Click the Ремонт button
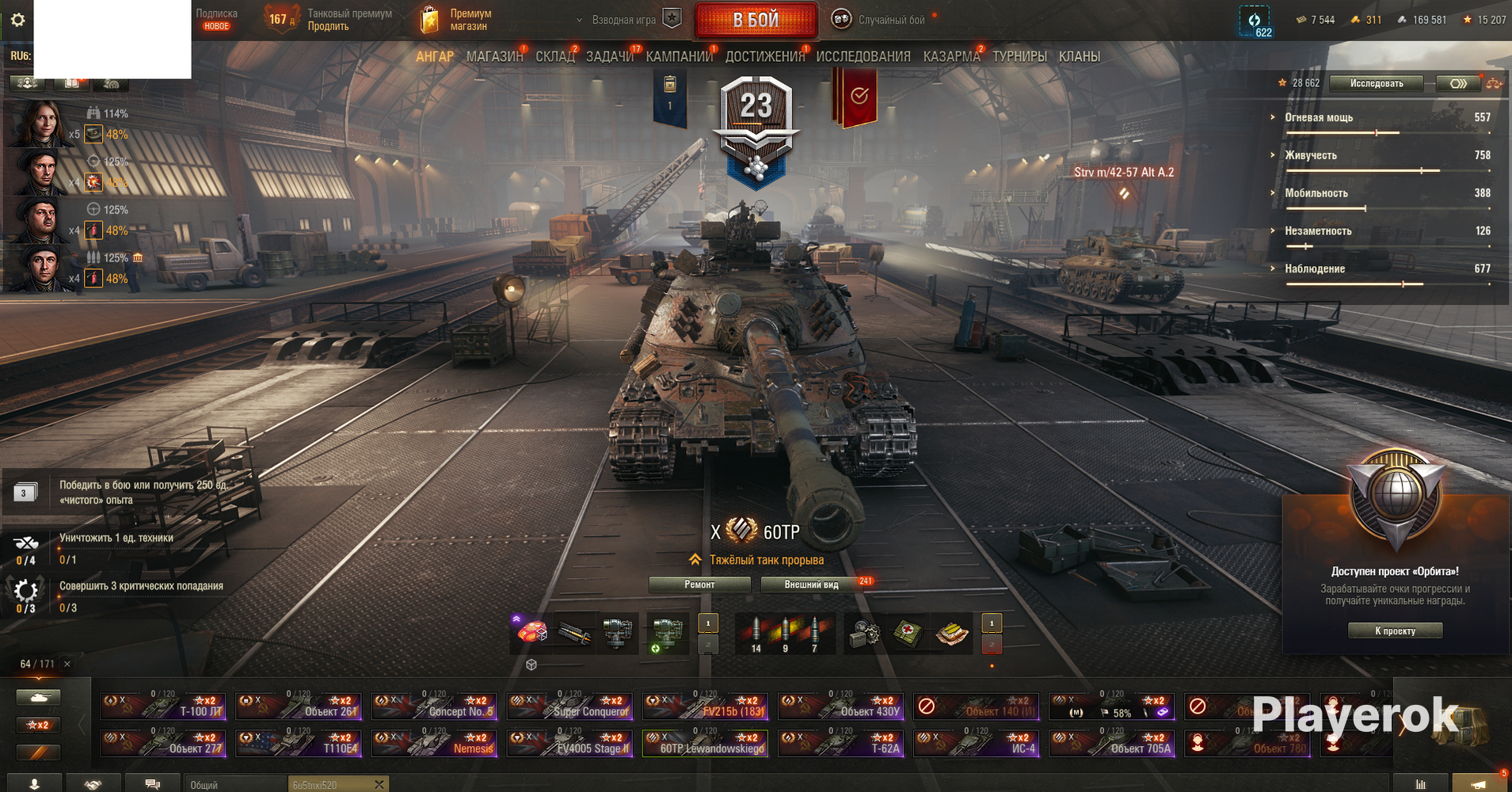This screenshot has width=1512, height=792. [x=699, y=584]
